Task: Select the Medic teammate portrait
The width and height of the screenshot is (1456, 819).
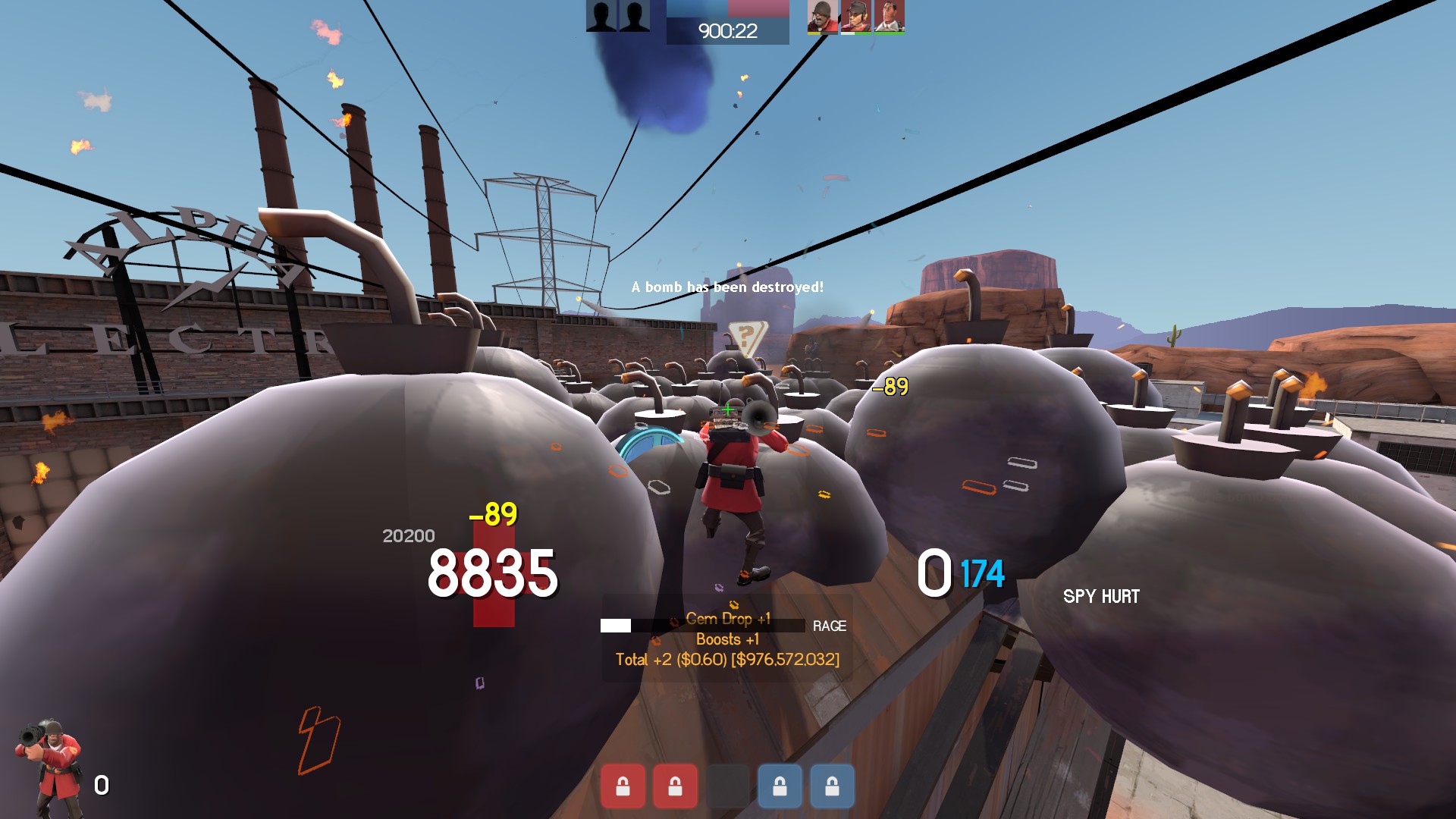Action: pos(889,16)
